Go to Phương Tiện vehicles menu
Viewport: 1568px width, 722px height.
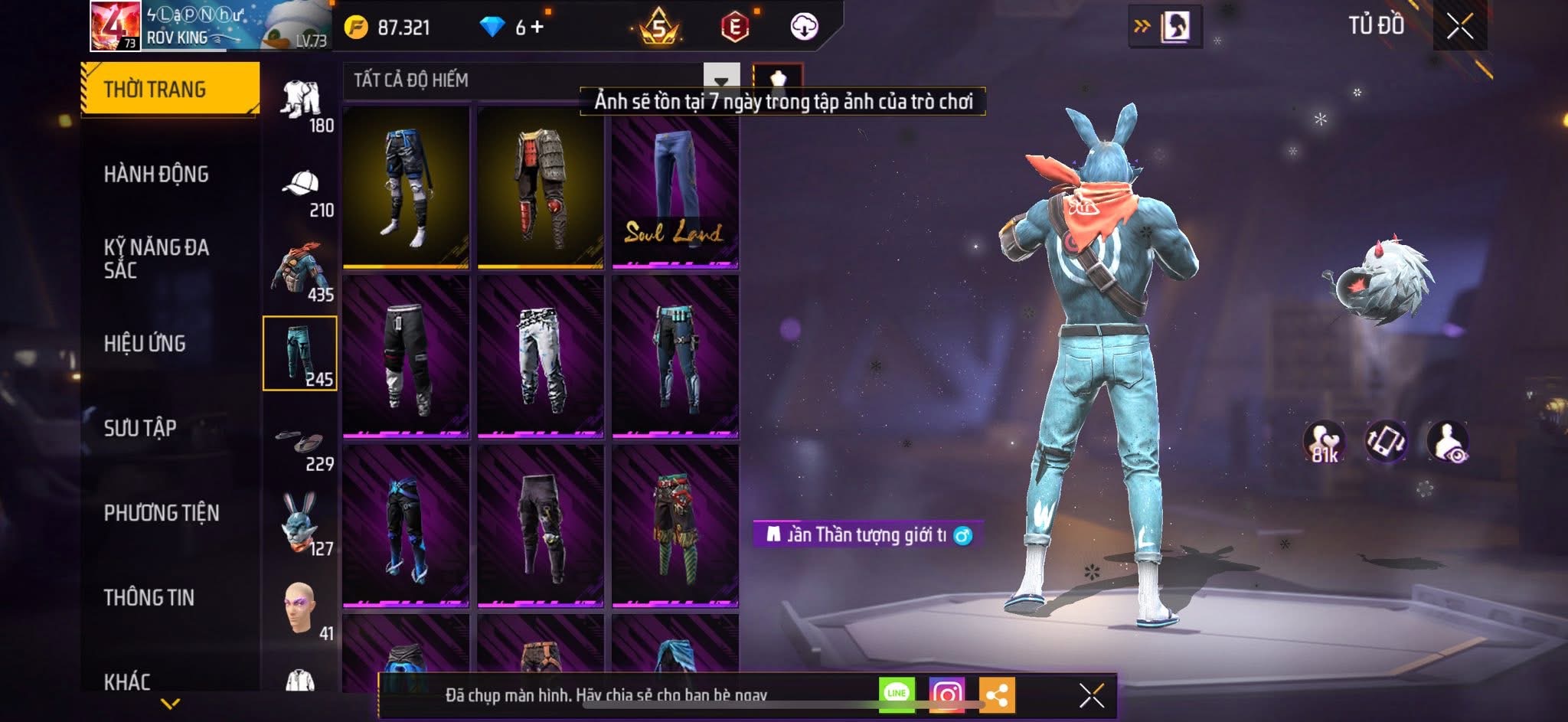[162, 513]
